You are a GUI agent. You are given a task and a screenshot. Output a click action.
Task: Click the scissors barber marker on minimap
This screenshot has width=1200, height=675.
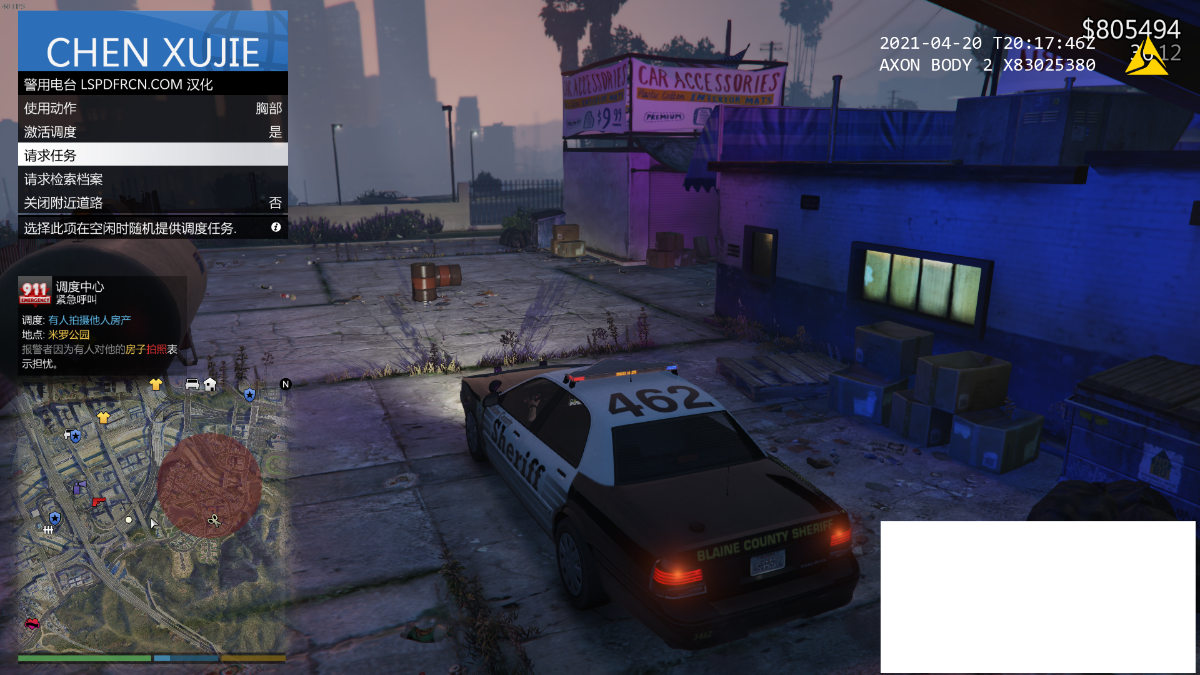point(214,519)
